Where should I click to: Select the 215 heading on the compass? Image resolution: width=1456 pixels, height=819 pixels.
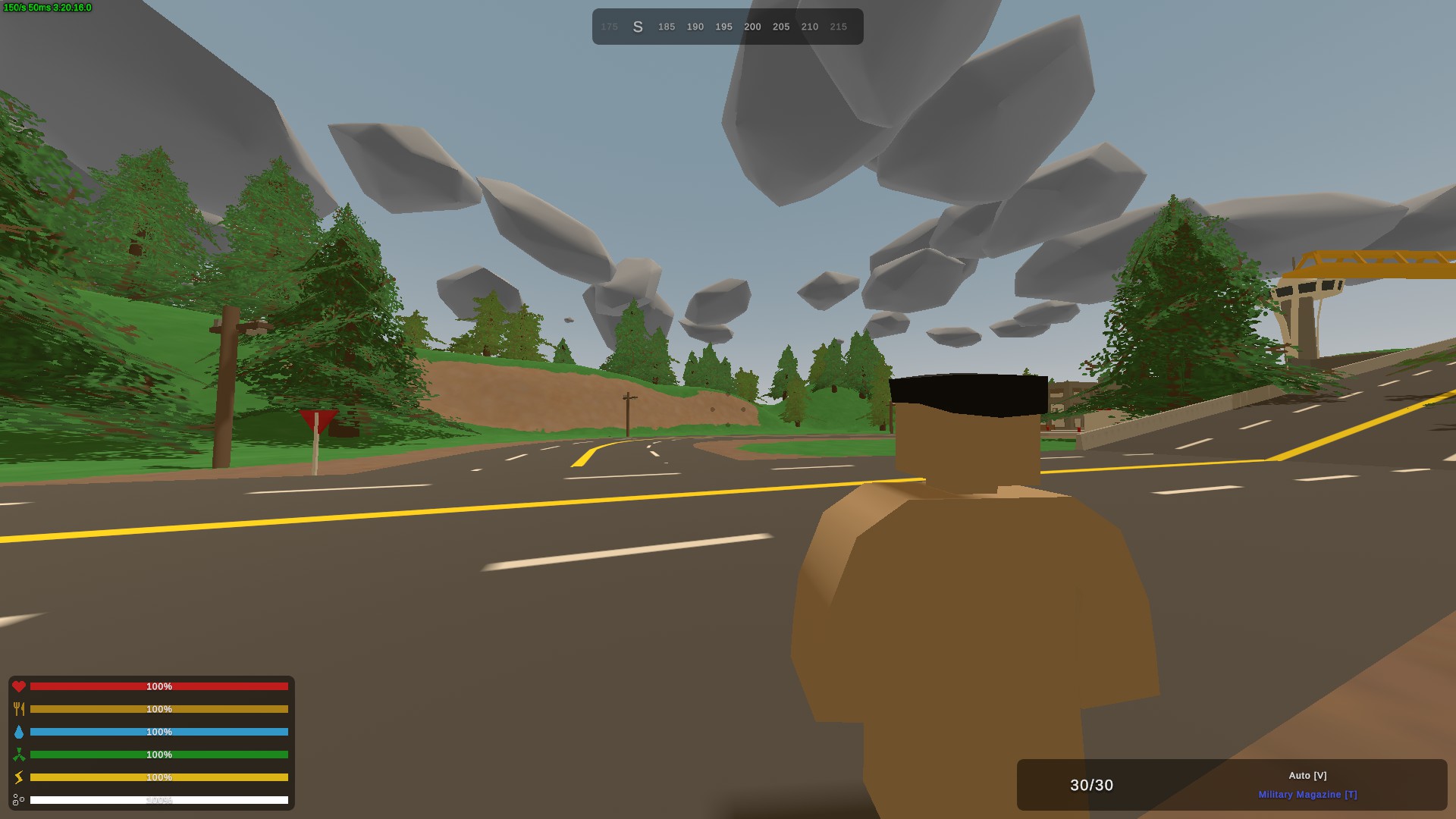pyautogui.click(x=838, y=27)
